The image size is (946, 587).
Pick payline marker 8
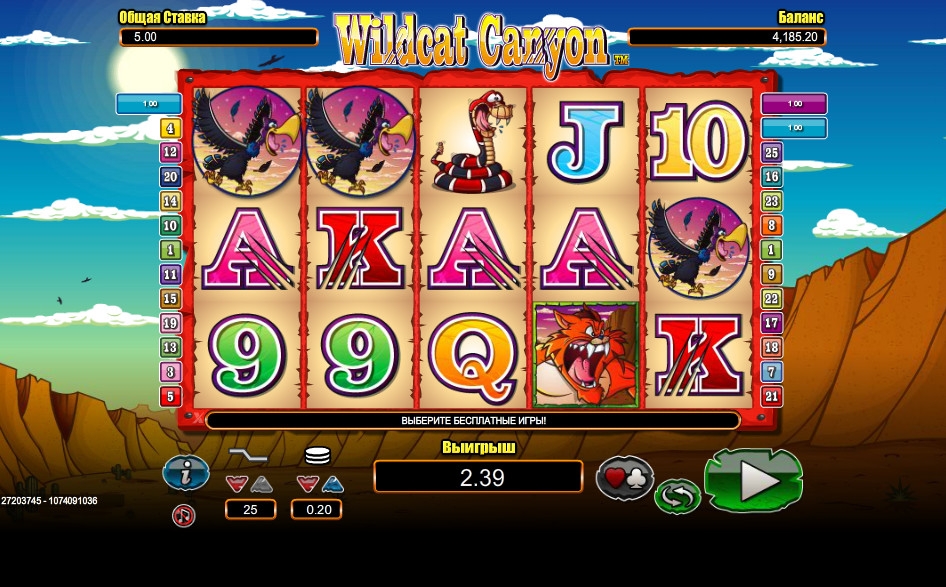pos(771,226)
